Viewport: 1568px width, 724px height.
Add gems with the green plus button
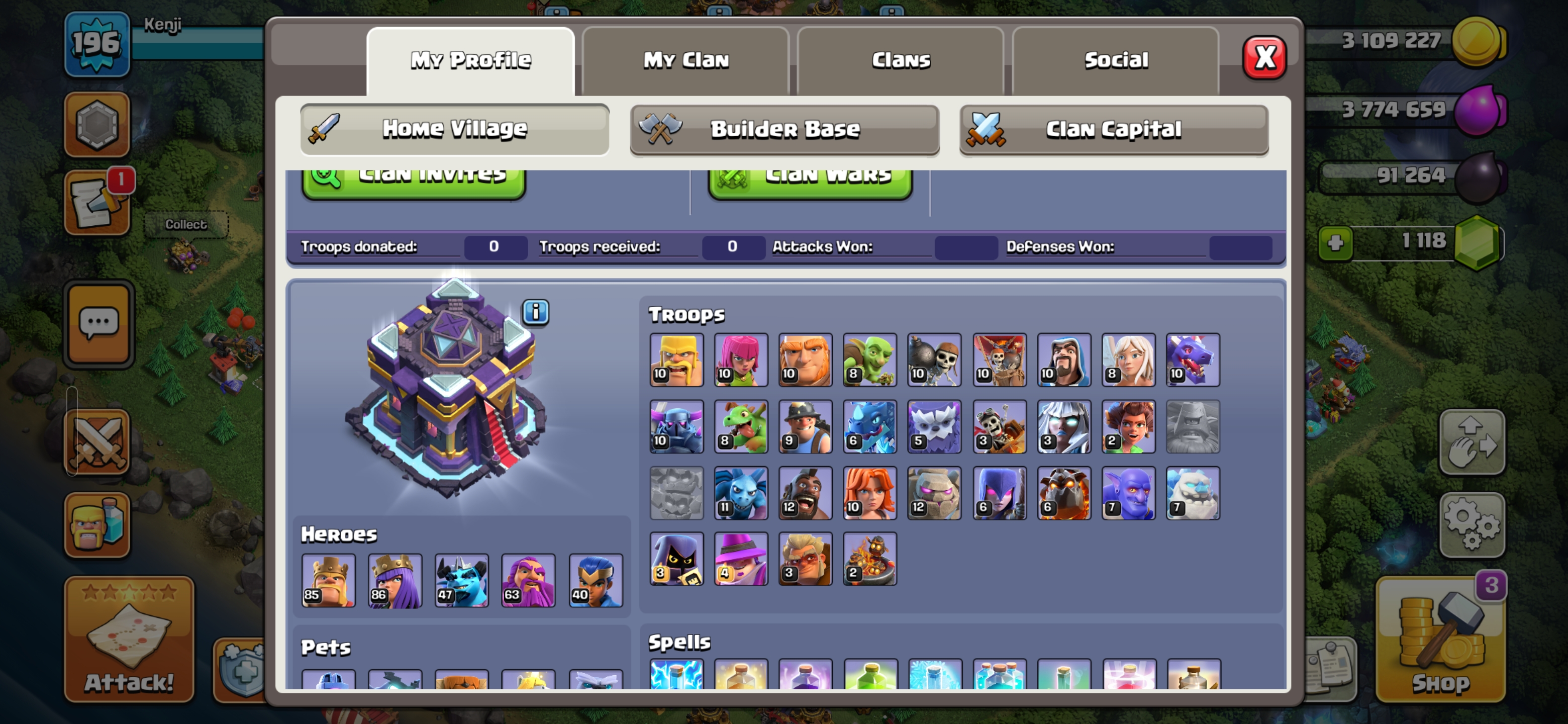[1335, 243]
